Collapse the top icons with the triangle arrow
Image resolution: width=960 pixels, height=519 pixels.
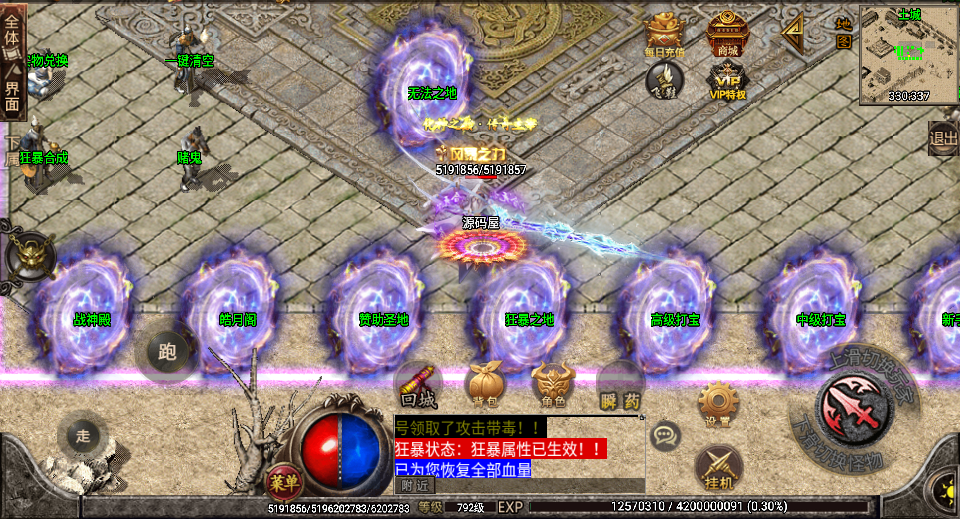(793, 35)
